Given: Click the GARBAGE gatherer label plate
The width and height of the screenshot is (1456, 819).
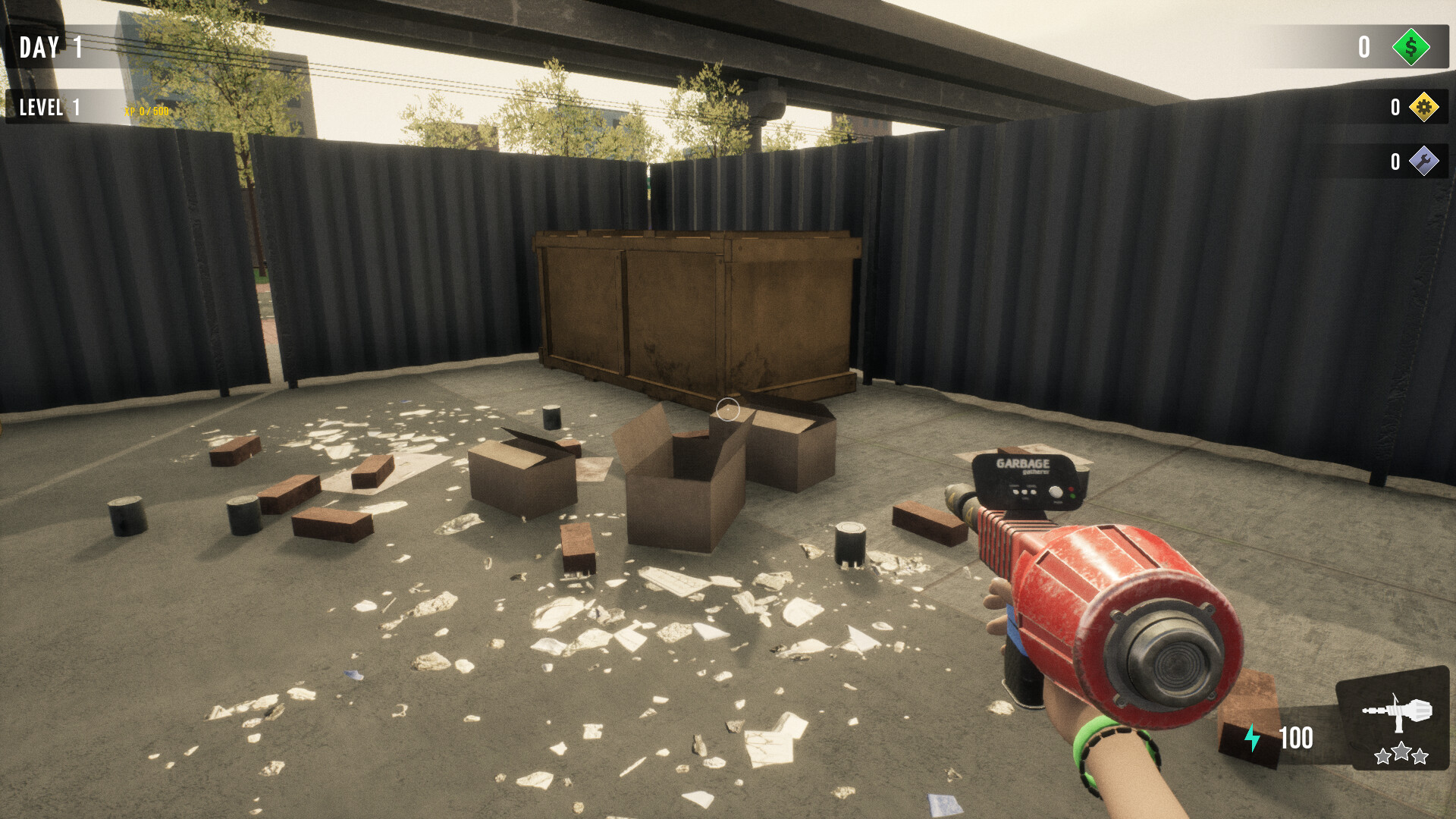Looking at the screenshot, I should click(1024, 463).
